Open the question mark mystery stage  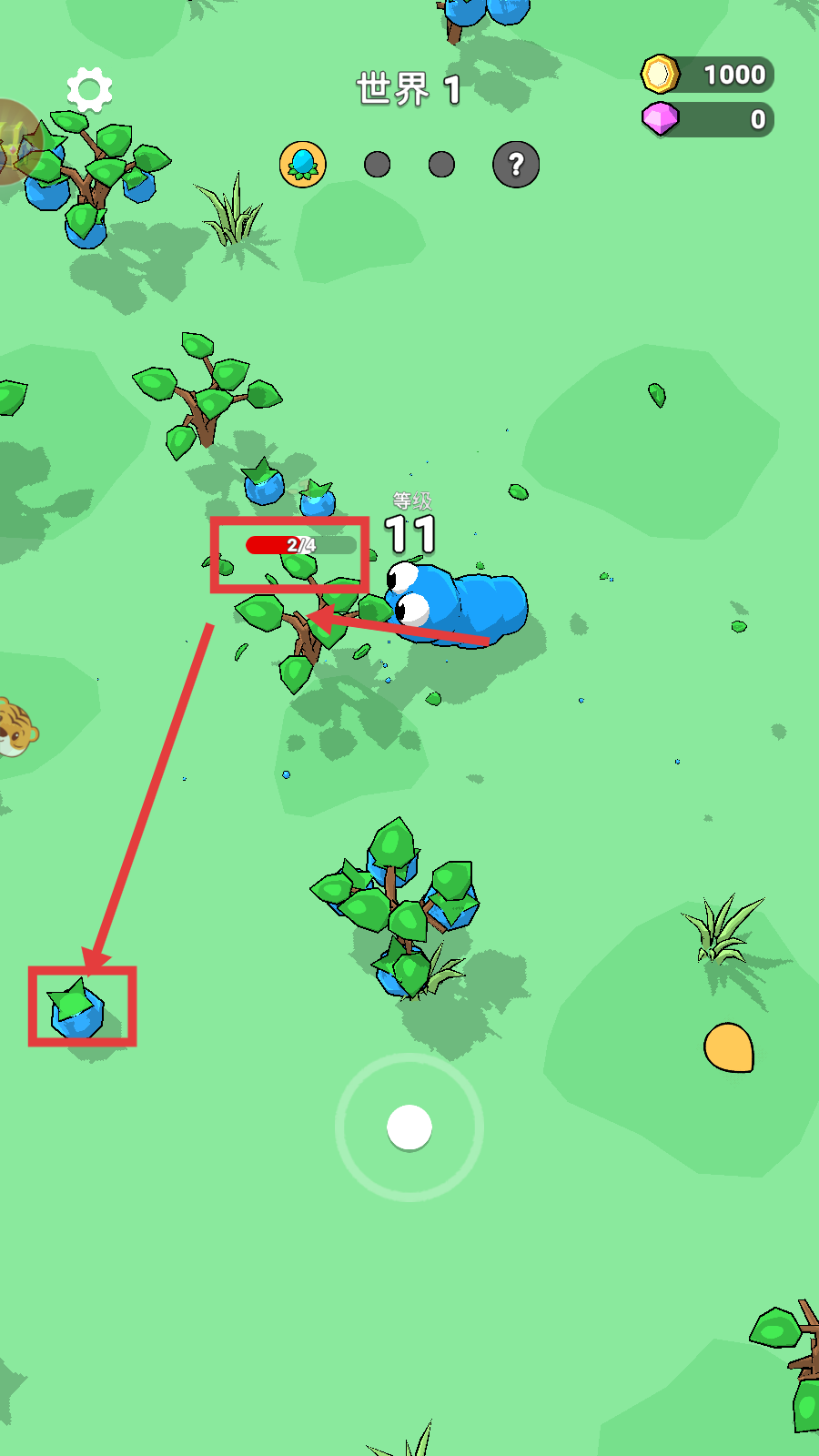[x=516, y=165]
